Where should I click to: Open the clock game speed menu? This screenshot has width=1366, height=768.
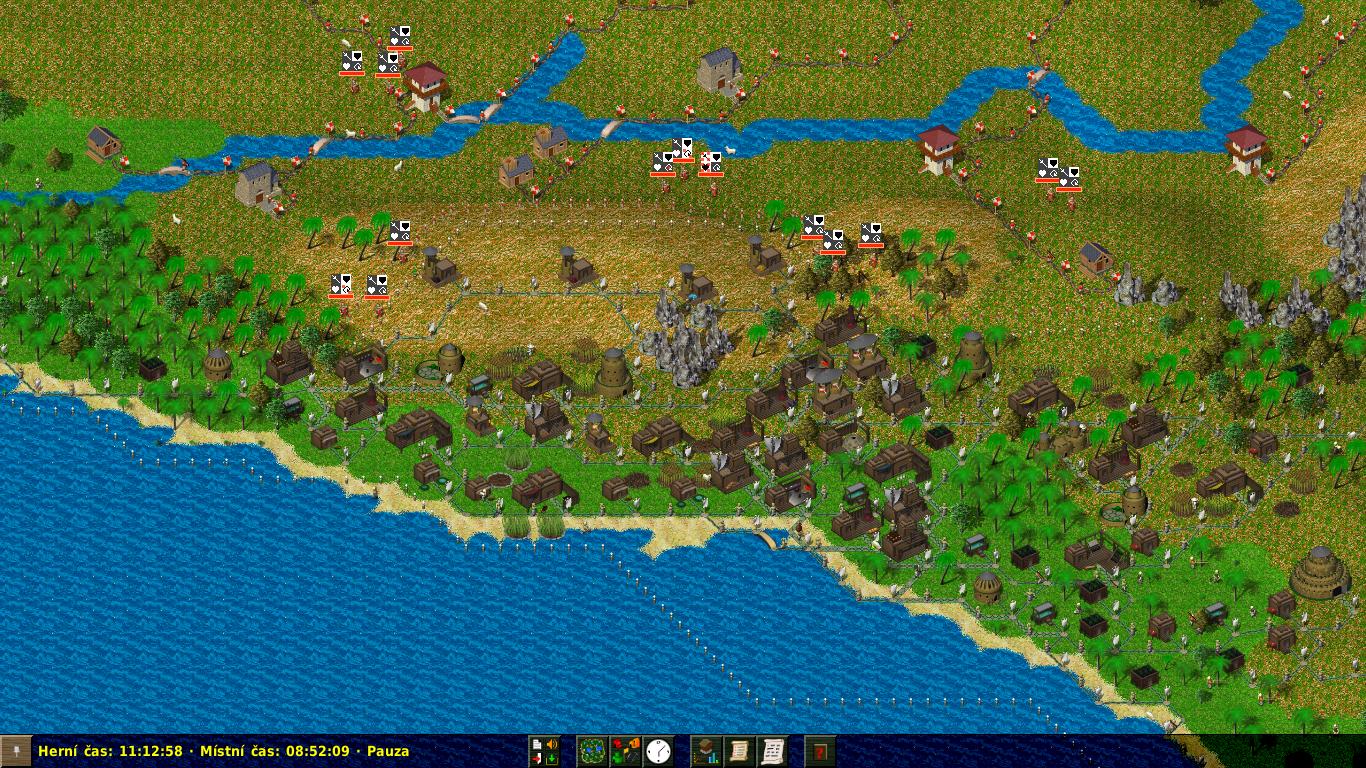(x=658, y=751)
